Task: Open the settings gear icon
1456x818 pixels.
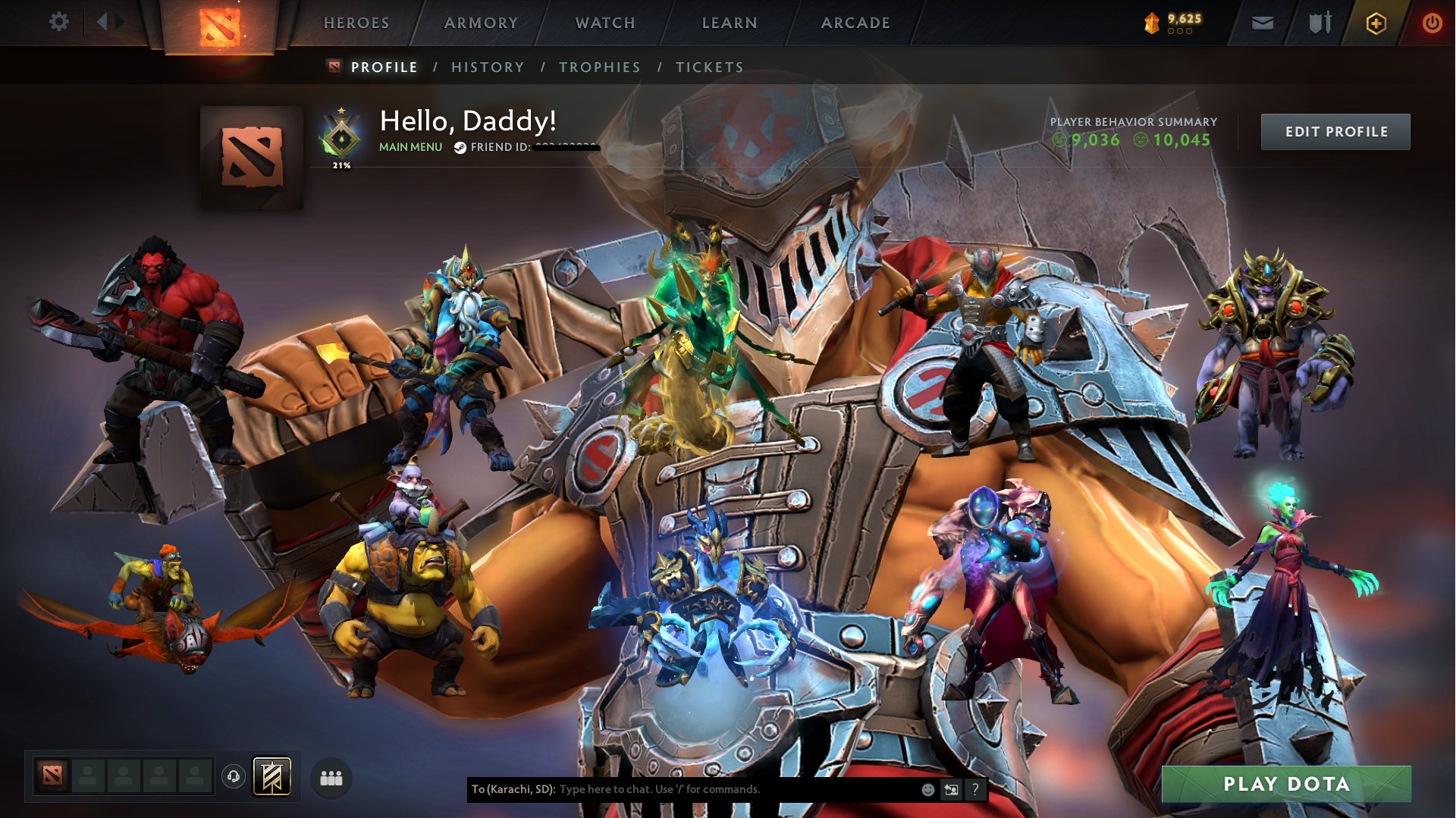Action: (58, 22)
